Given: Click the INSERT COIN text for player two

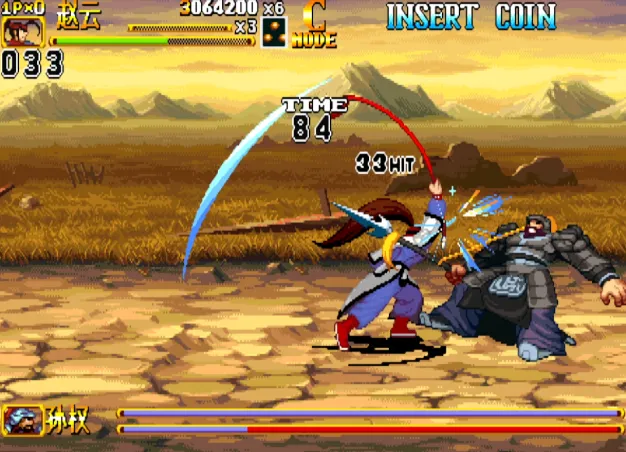Looking at the screenshot, I should (x=471, y=16).
